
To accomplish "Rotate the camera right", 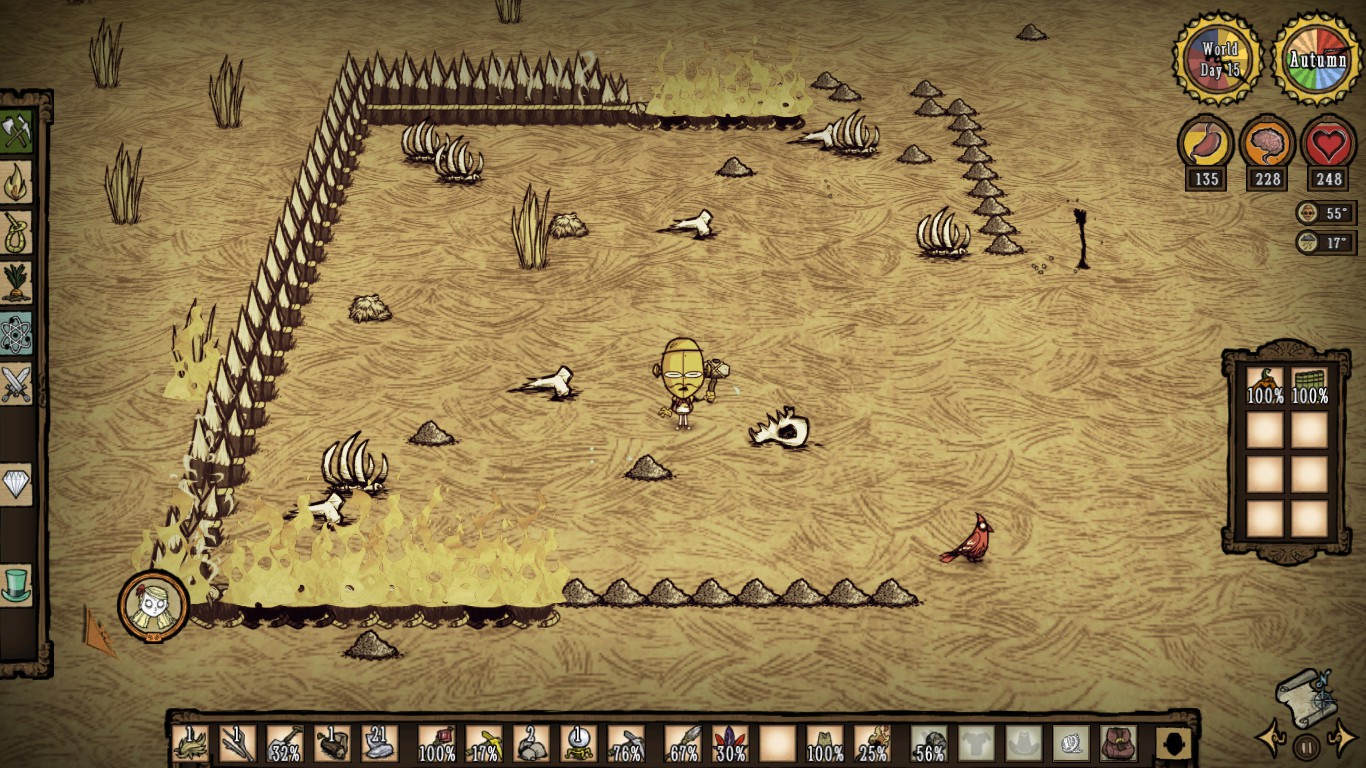I will point(1340,740).
